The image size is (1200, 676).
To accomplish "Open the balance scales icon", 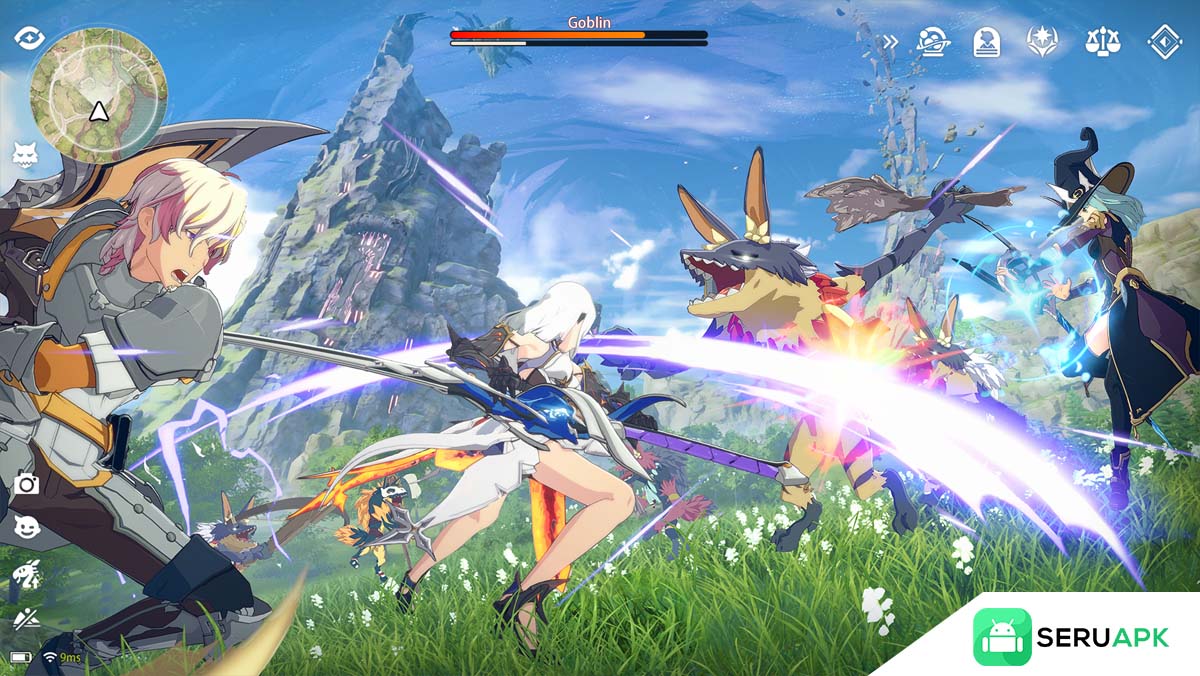I will [1102, 42].
